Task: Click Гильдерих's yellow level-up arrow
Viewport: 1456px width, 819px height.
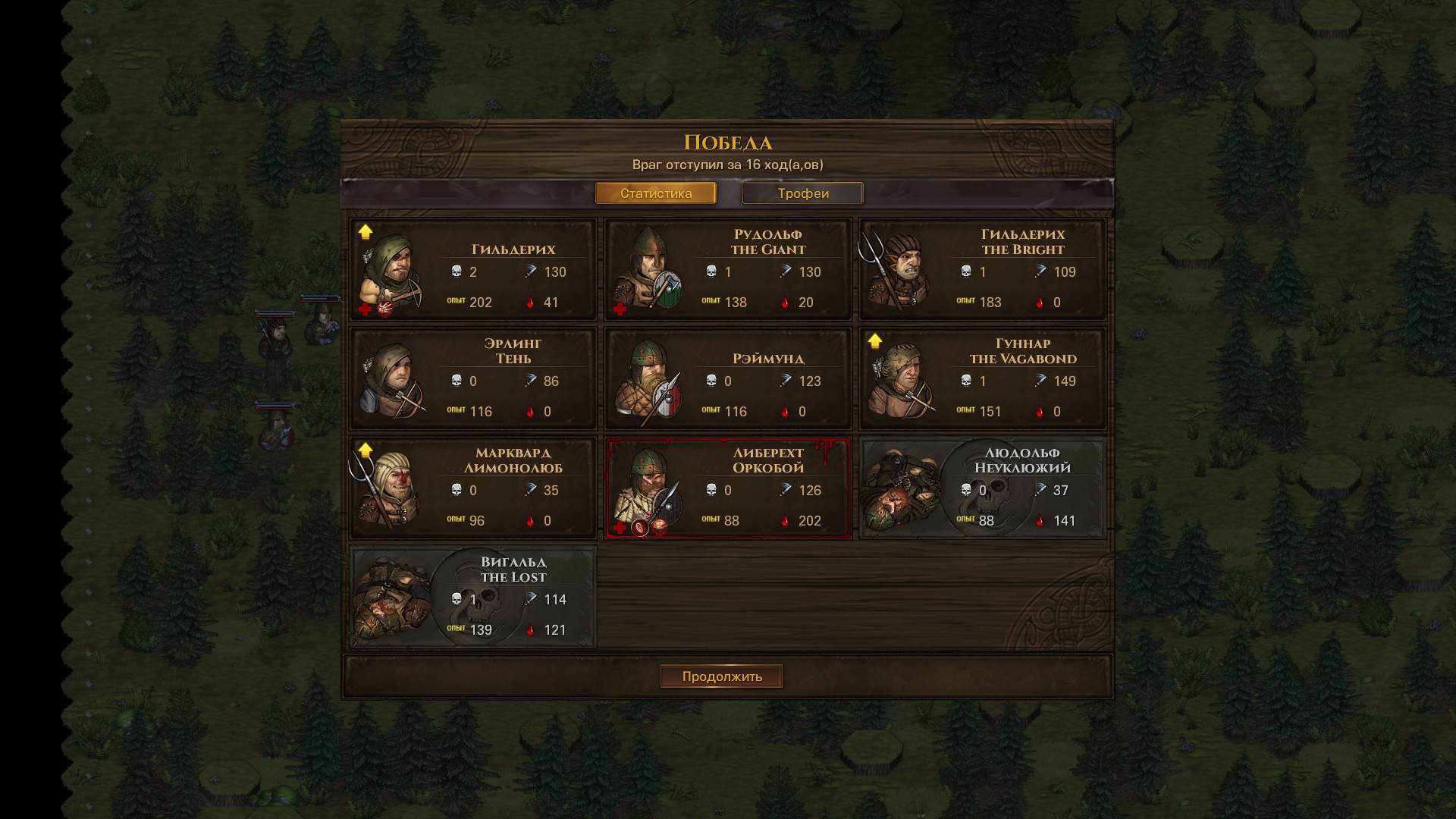Action: click(x=366, y=231)
